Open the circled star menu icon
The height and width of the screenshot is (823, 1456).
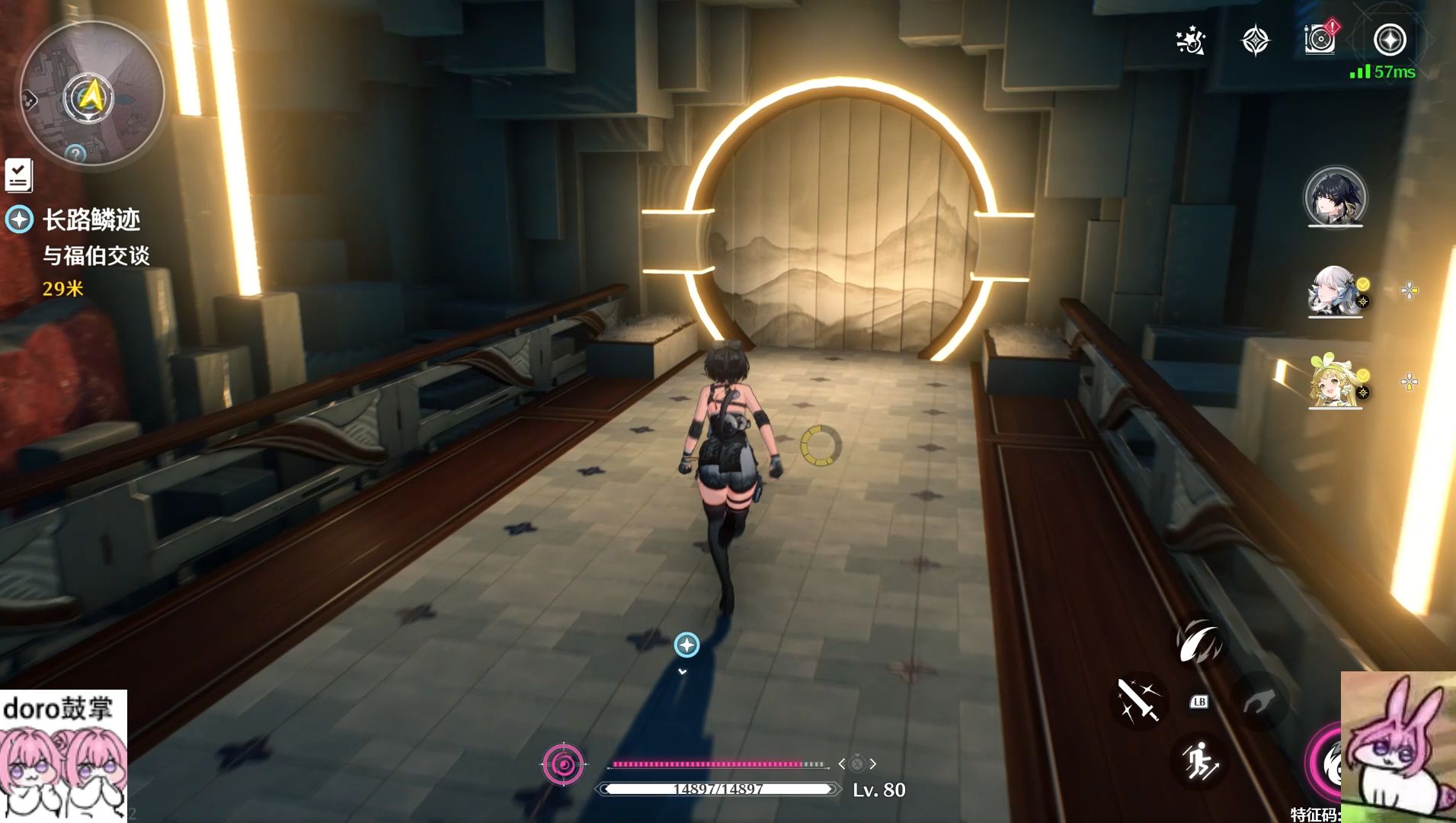(x=1389, y=40)
